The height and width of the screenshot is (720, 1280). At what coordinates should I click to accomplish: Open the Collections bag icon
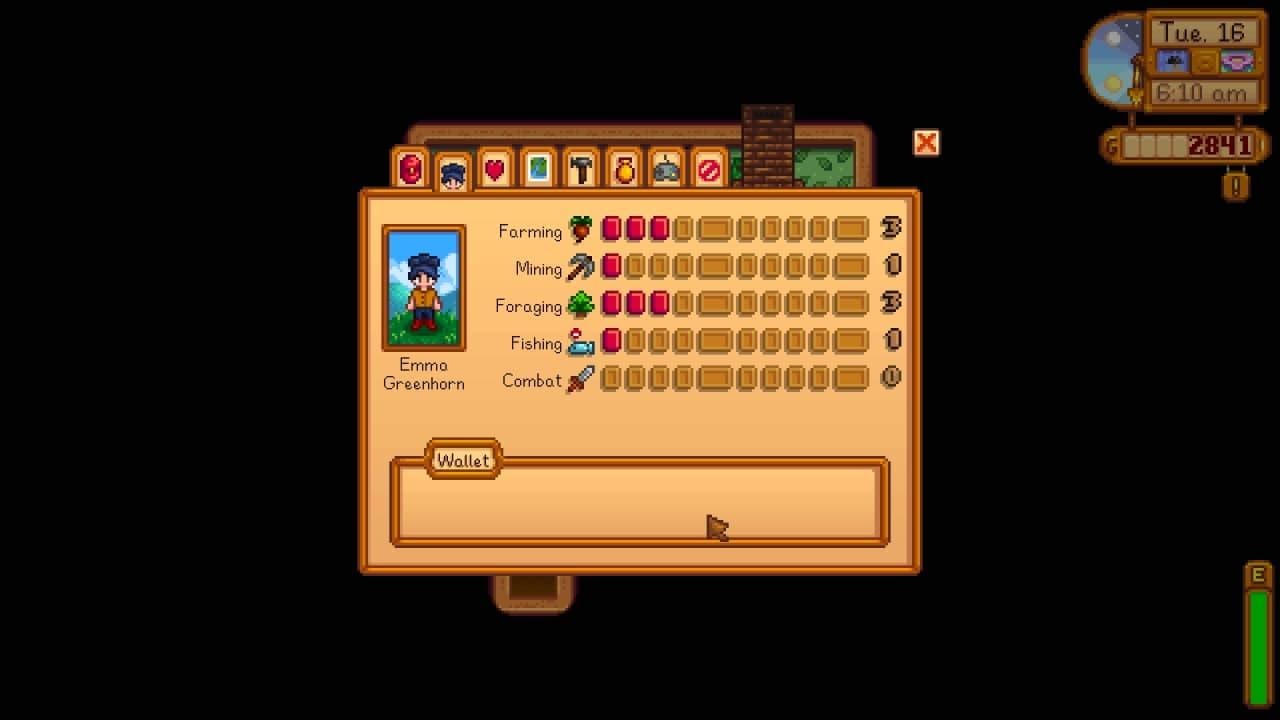(622, 169)
